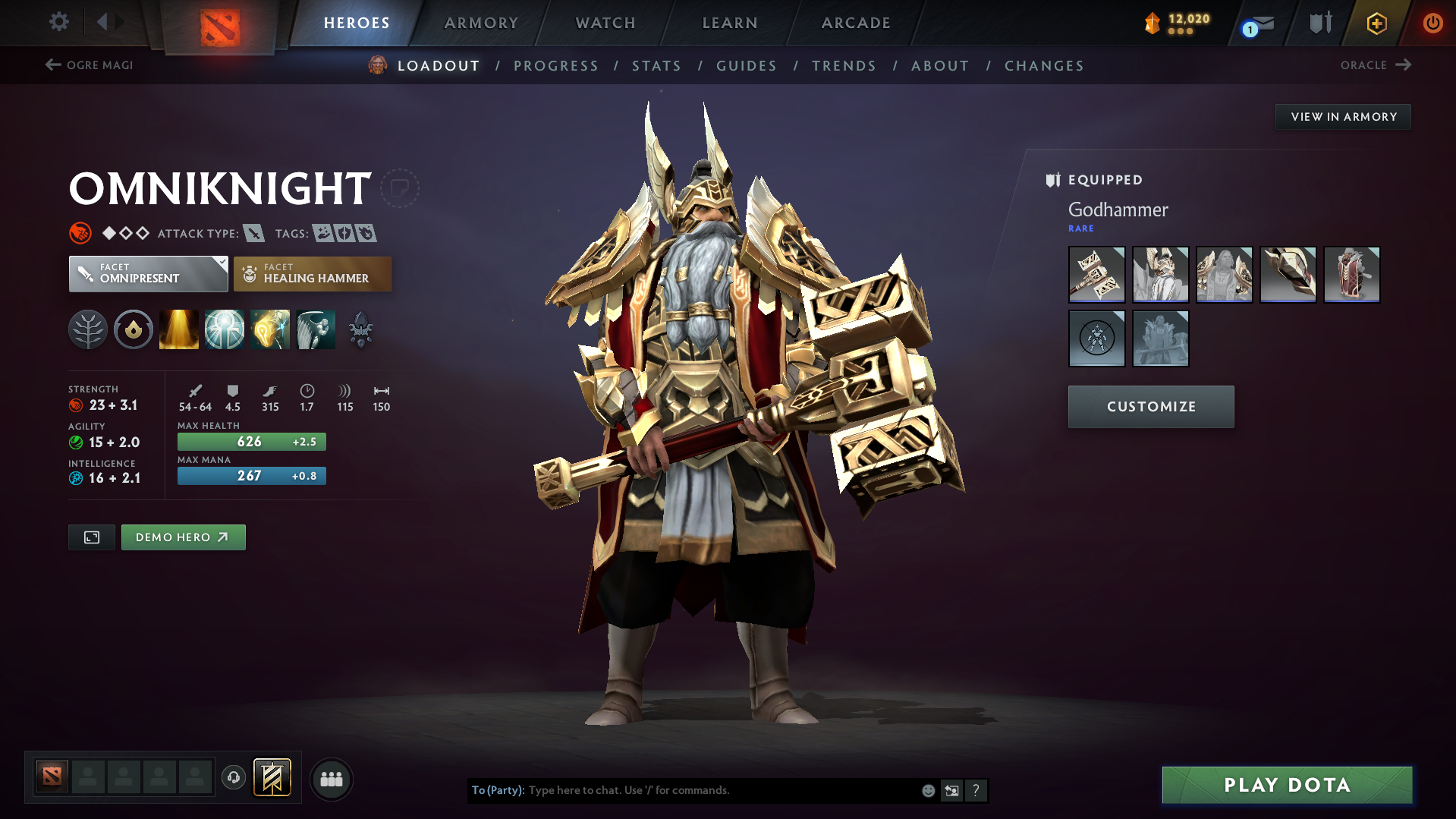
Task: Open the settings gear menu
Action: click(58, 22)
